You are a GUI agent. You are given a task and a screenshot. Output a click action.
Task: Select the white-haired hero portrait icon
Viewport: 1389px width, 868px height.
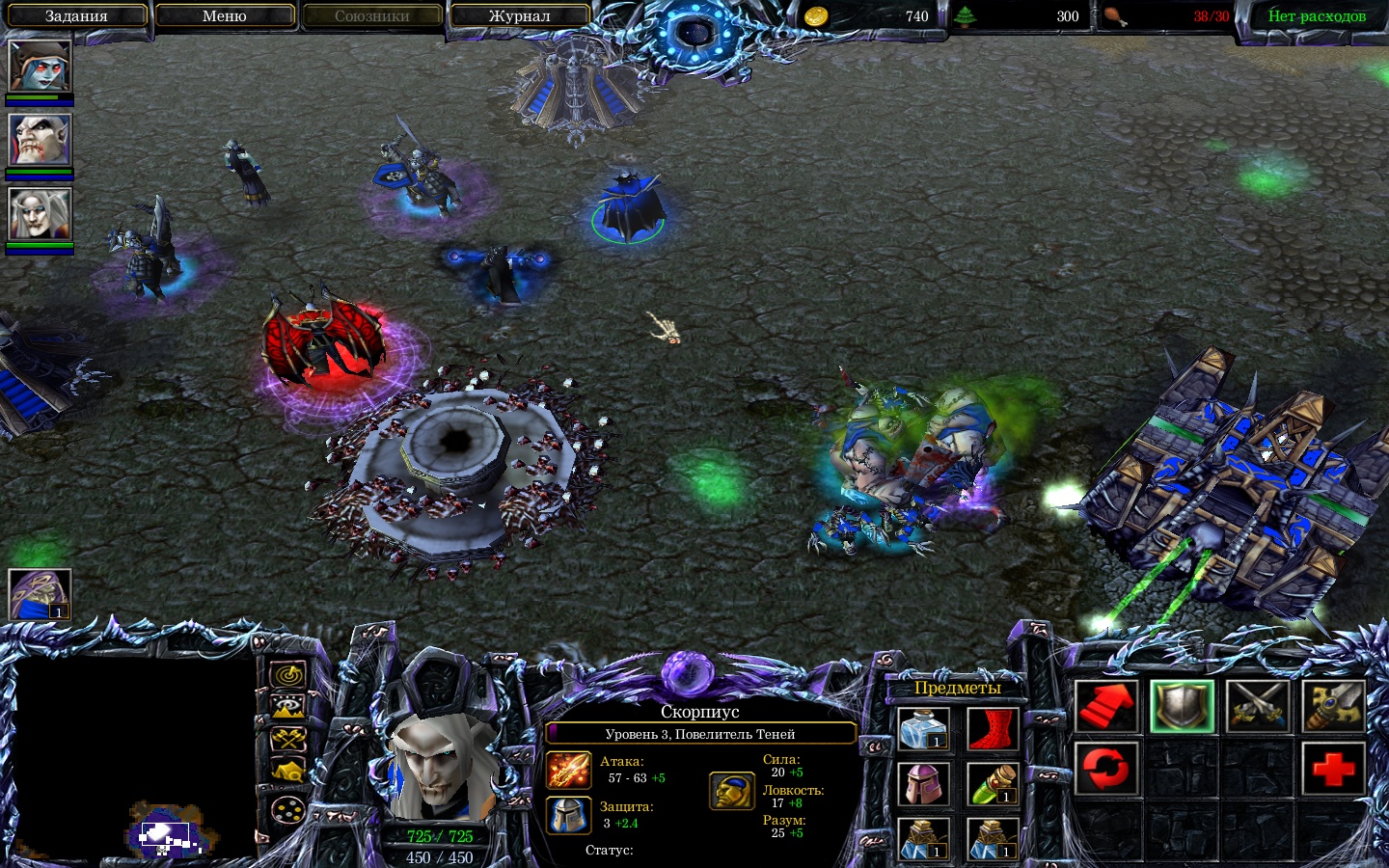coord(40,213)
